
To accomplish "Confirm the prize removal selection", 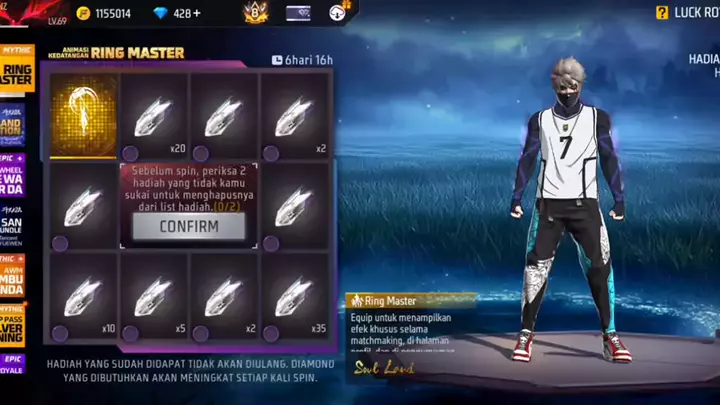I will point(188,227).
